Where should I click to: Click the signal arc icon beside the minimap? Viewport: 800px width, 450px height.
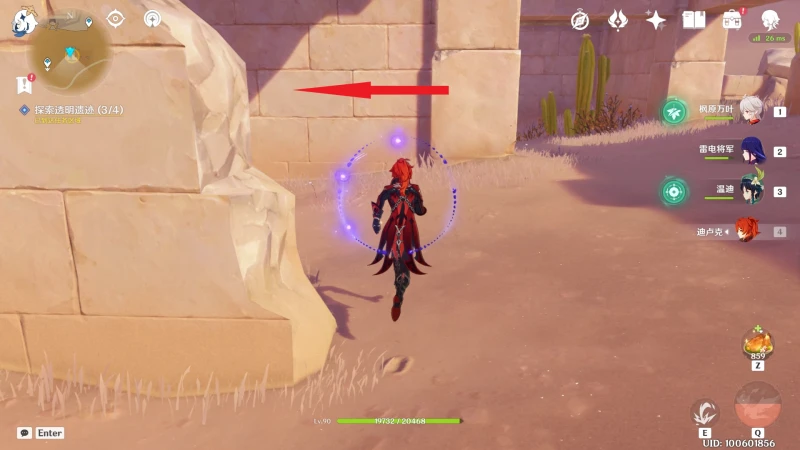coord(152,18)
